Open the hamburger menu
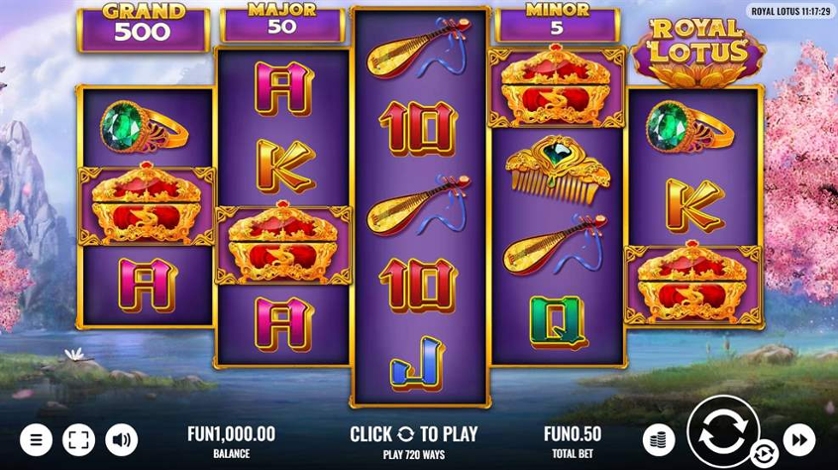The width and height of the screenshot is (838, 470). pos(36,439)
